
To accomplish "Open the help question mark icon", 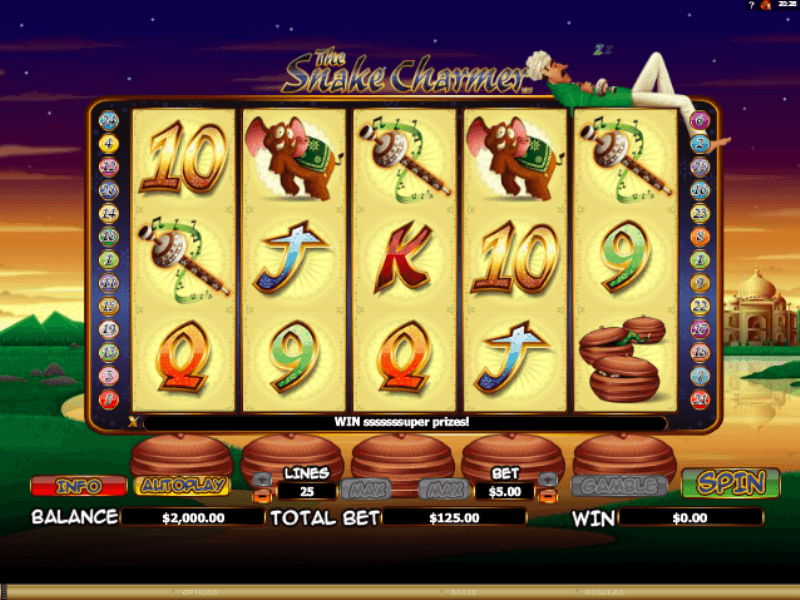I will pos(750,6).
